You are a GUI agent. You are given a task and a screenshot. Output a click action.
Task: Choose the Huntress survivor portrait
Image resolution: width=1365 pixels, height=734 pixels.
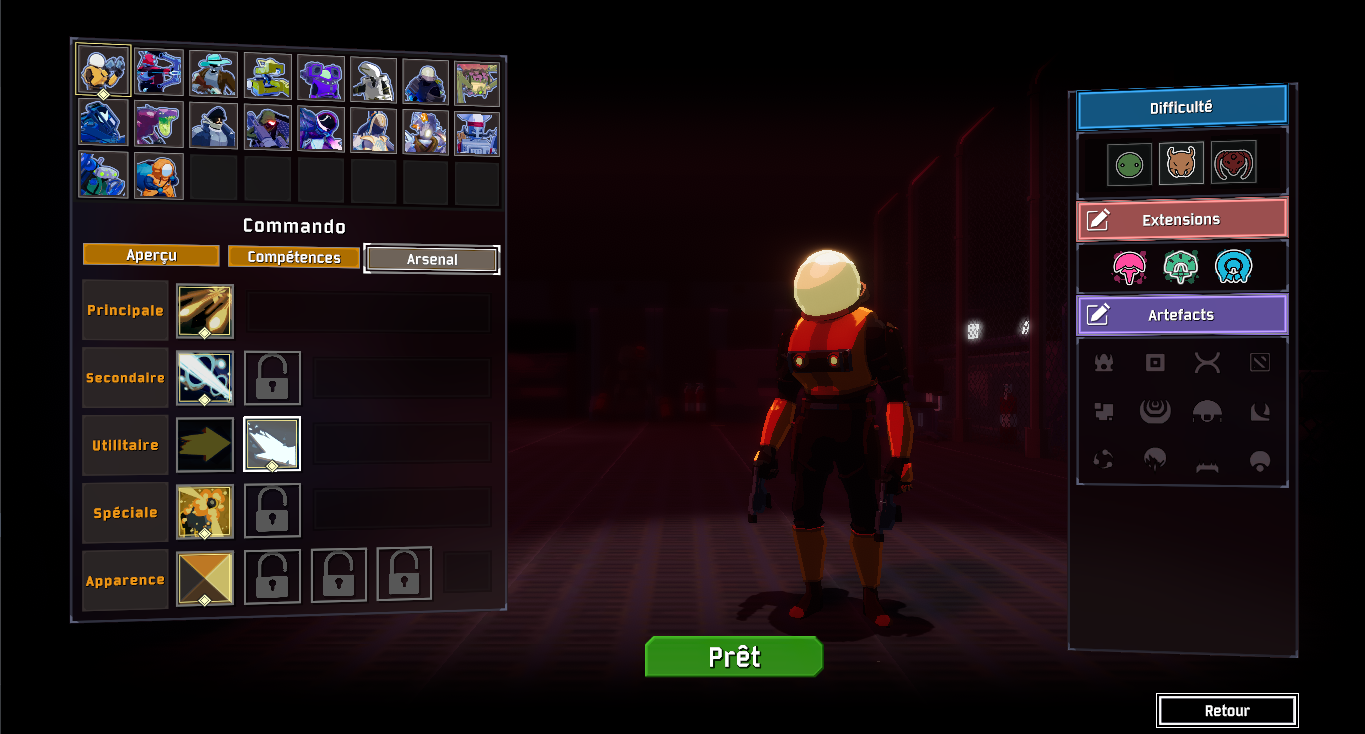point(159,73)
